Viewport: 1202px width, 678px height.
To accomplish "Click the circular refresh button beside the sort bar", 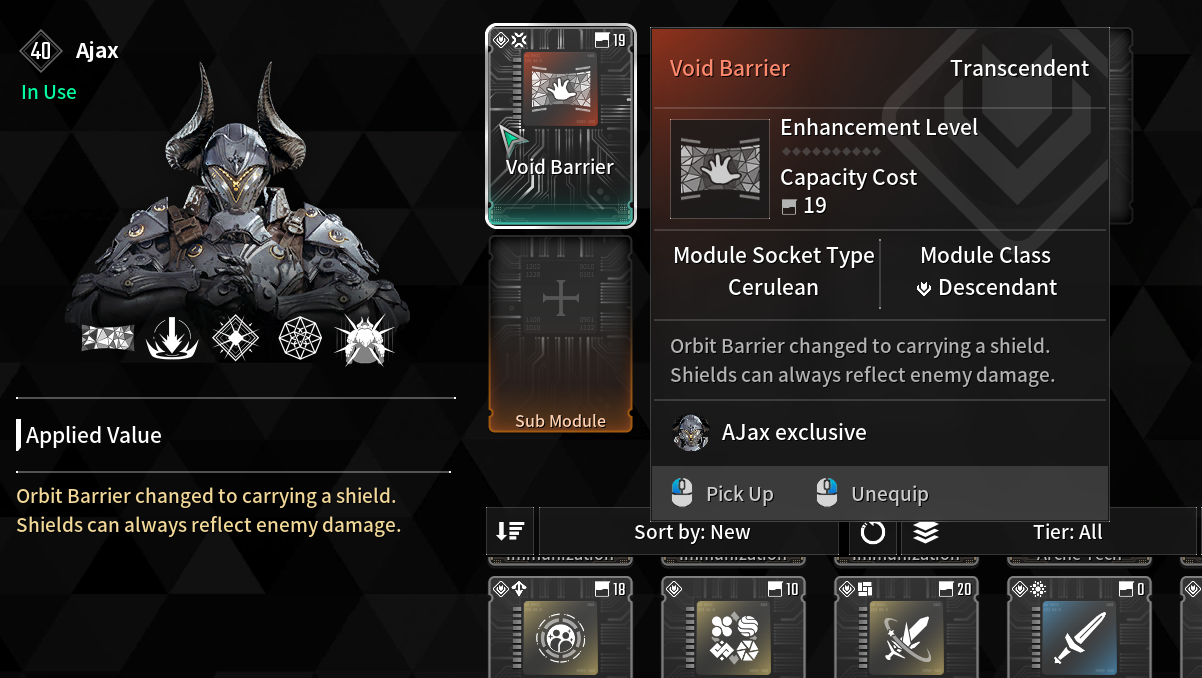I will [x=873, y=532].
